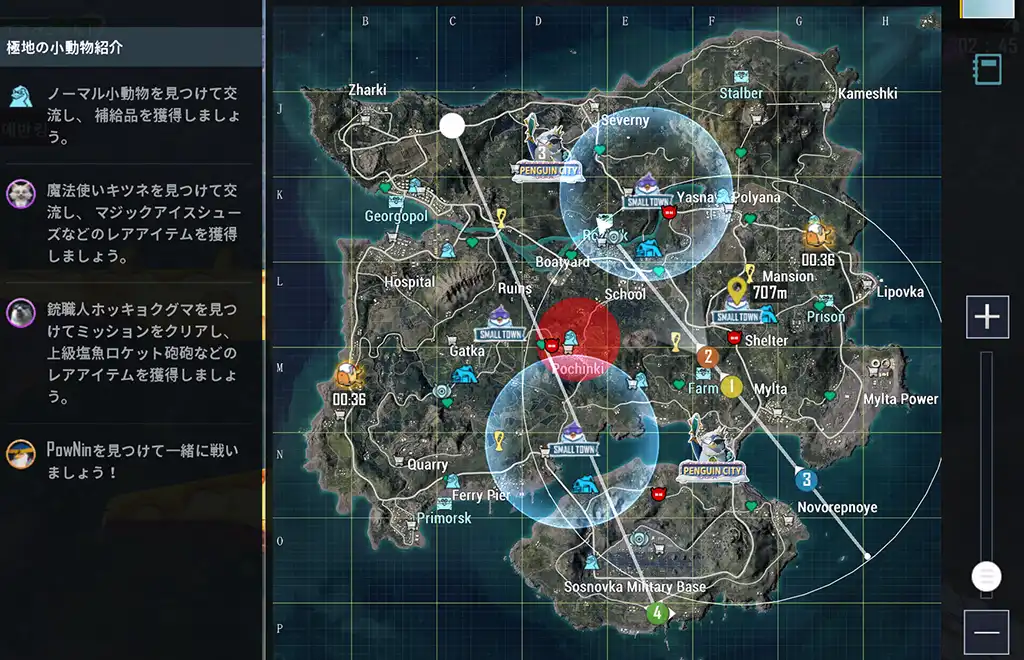Screen dimensions: 1024x660
Task: Click the yellow number 1 teammate marker
Action: pyautogui.click(x=731, y=387)
